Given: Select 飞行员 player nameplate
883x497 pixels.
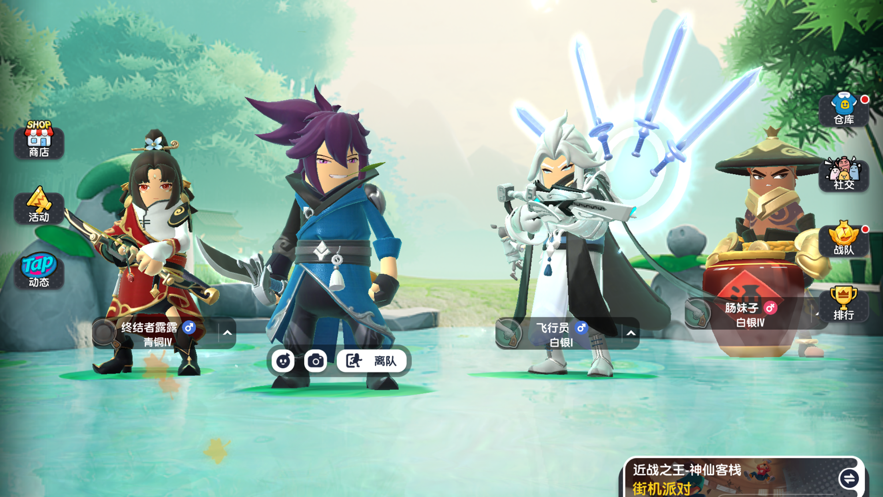Looking at the screenshot, I should click(556, 334).
